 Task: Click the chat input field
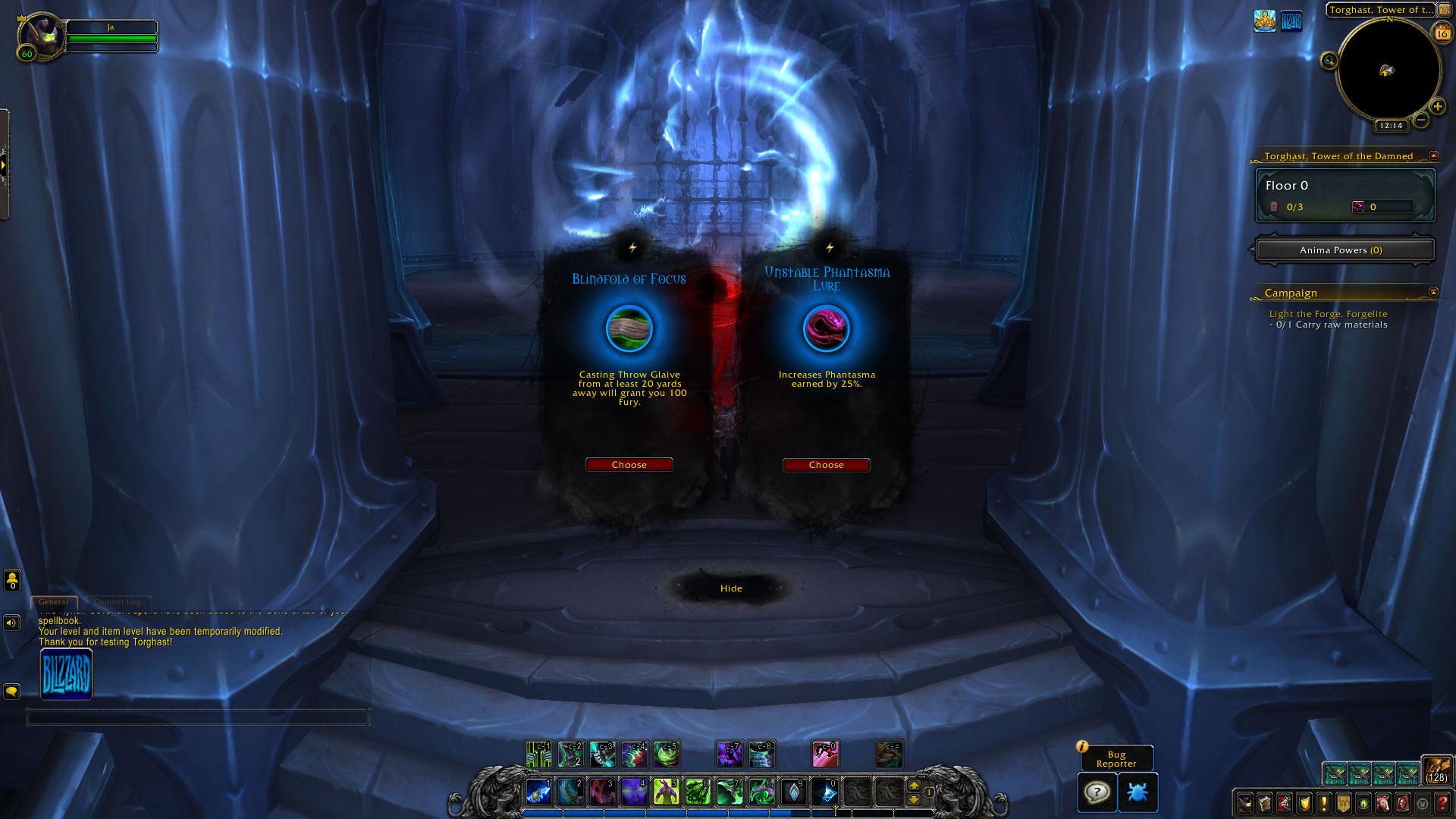click(197, 717)
